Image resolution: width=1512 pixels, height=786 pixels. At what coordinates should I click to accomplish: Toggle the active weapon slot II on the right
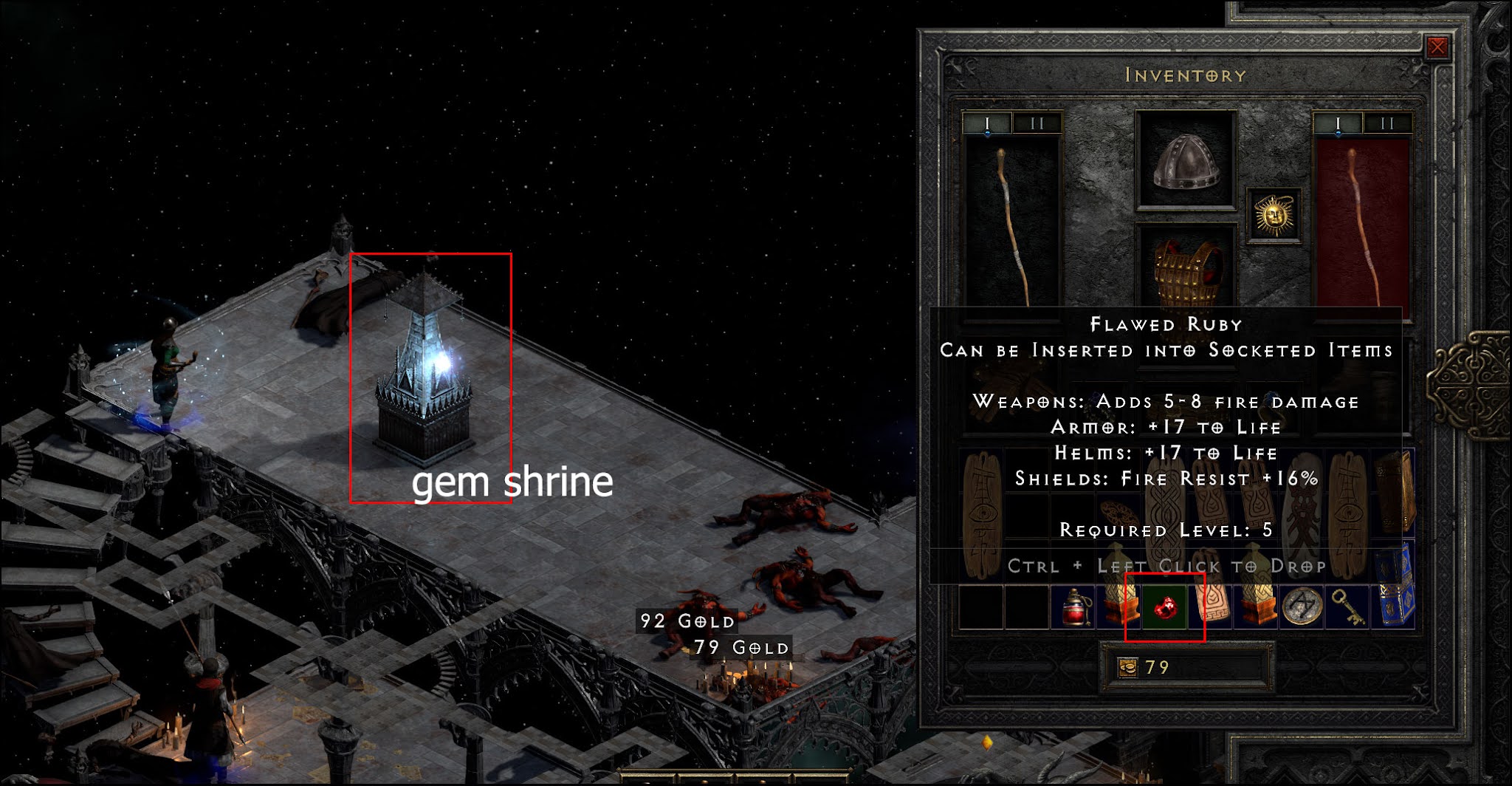click(1388, 123)
